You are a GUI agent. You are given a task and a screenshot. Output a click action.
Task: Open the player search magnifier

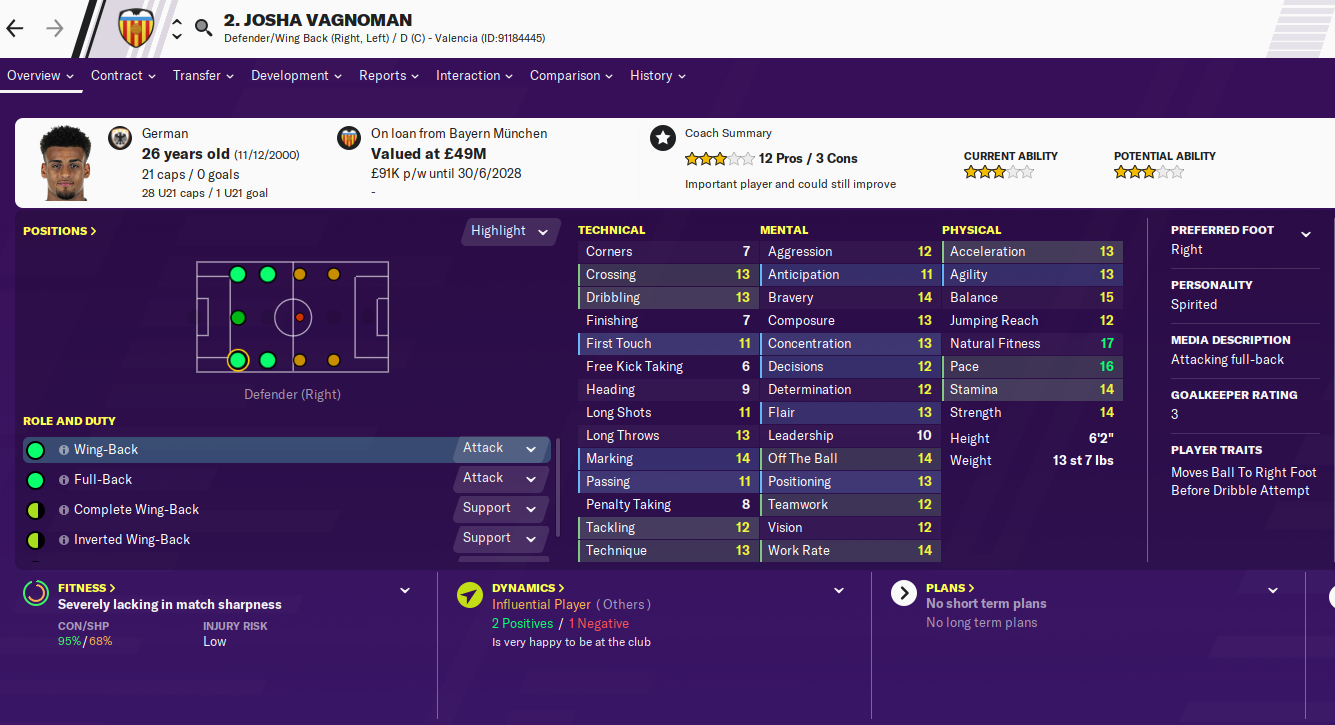click(x=204, y=28)
